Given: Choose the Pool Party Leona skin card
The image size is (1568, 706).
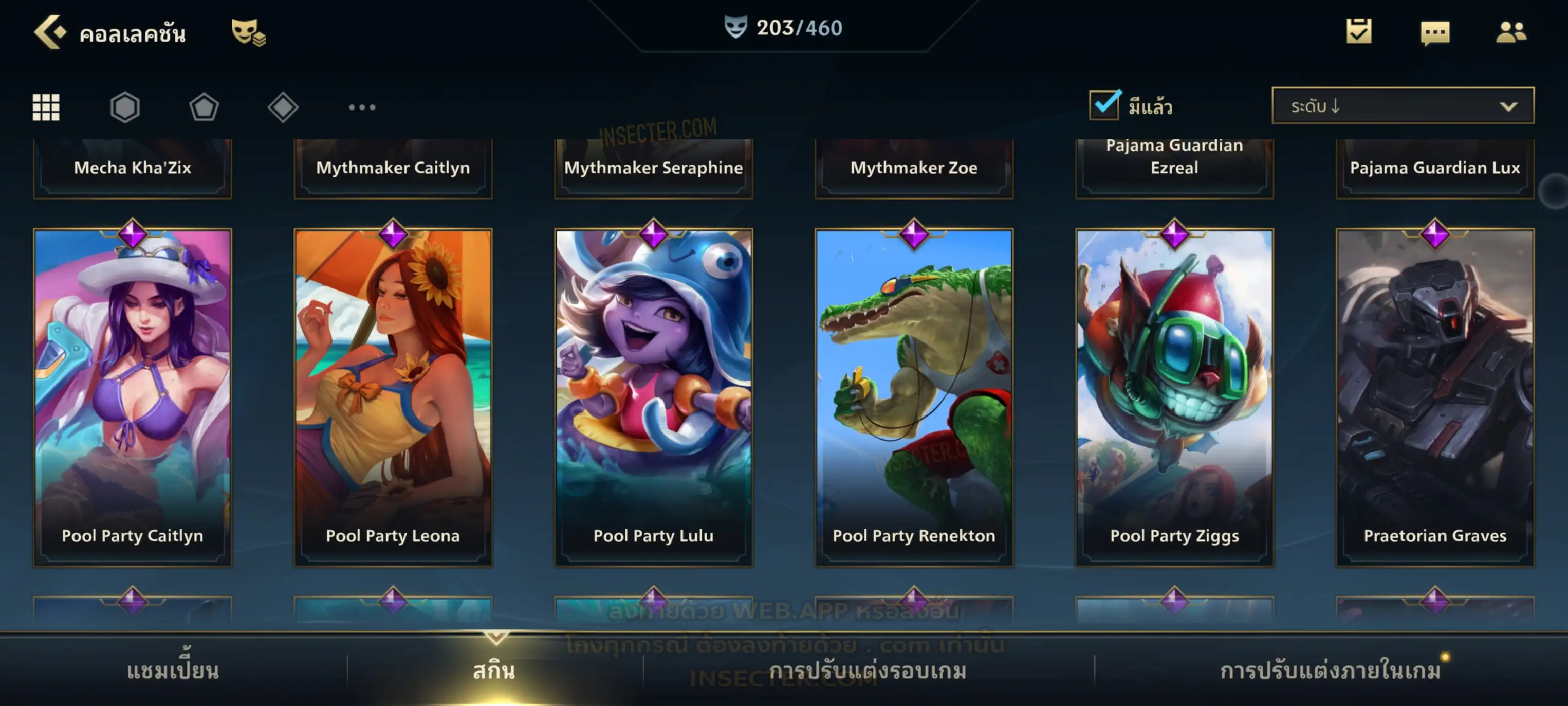Looking at the screenshot, I should tap(393, 397).
